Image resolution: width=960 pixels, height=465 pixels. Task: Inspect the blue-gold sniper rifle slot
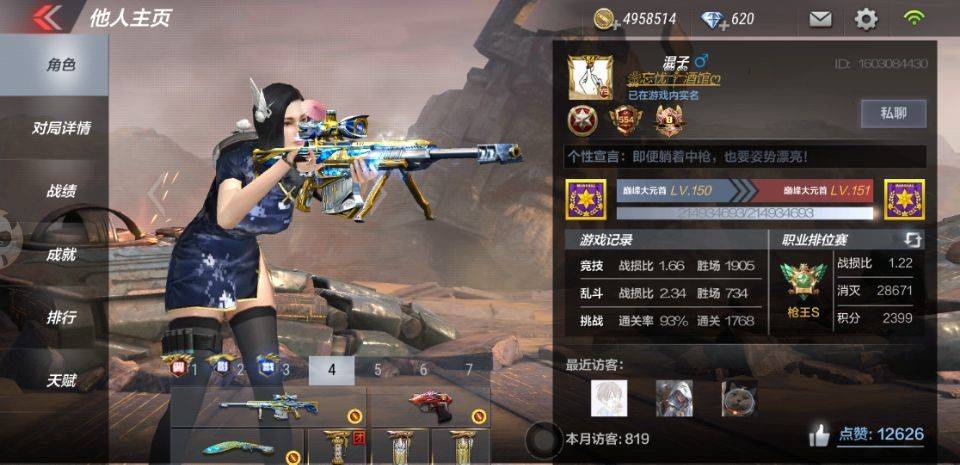pyautogui.click(x=268, y=407)
